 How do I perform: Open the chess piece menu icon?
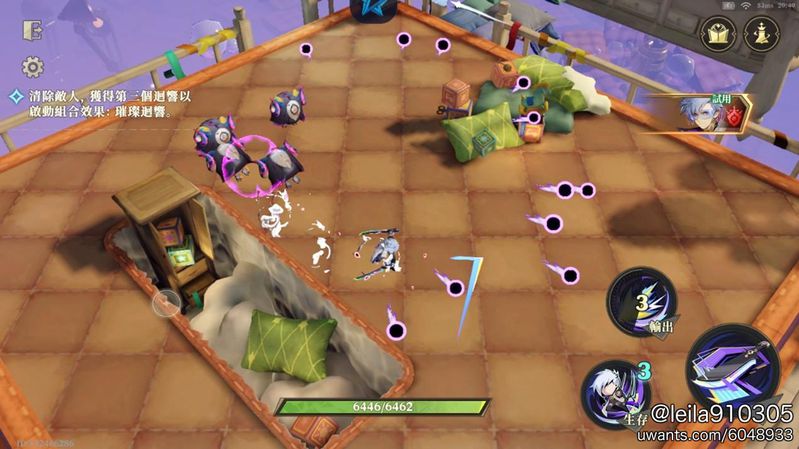click(762, 36)
